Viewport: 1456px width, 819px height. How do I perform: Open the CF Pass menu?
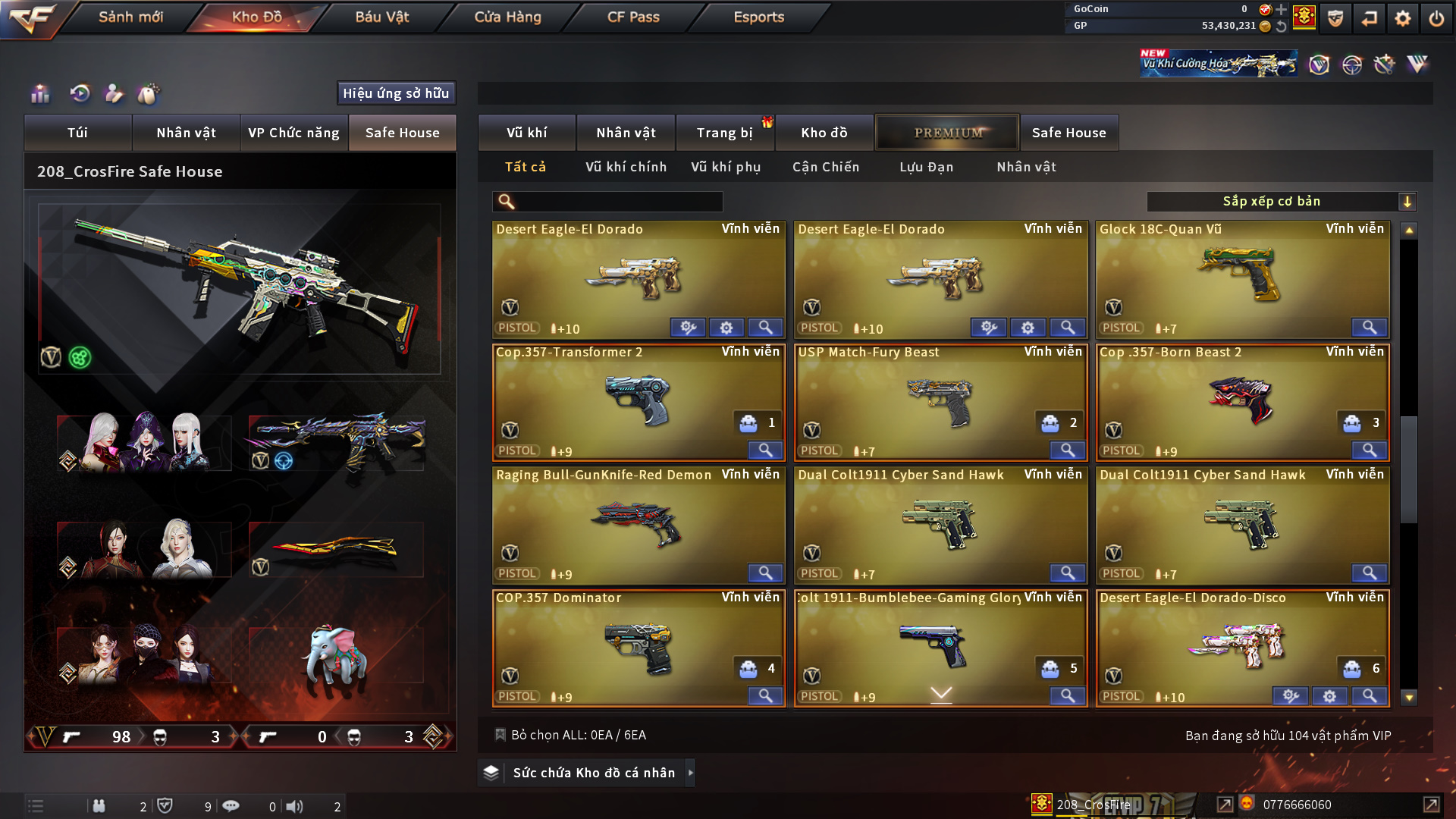(633, 17)
